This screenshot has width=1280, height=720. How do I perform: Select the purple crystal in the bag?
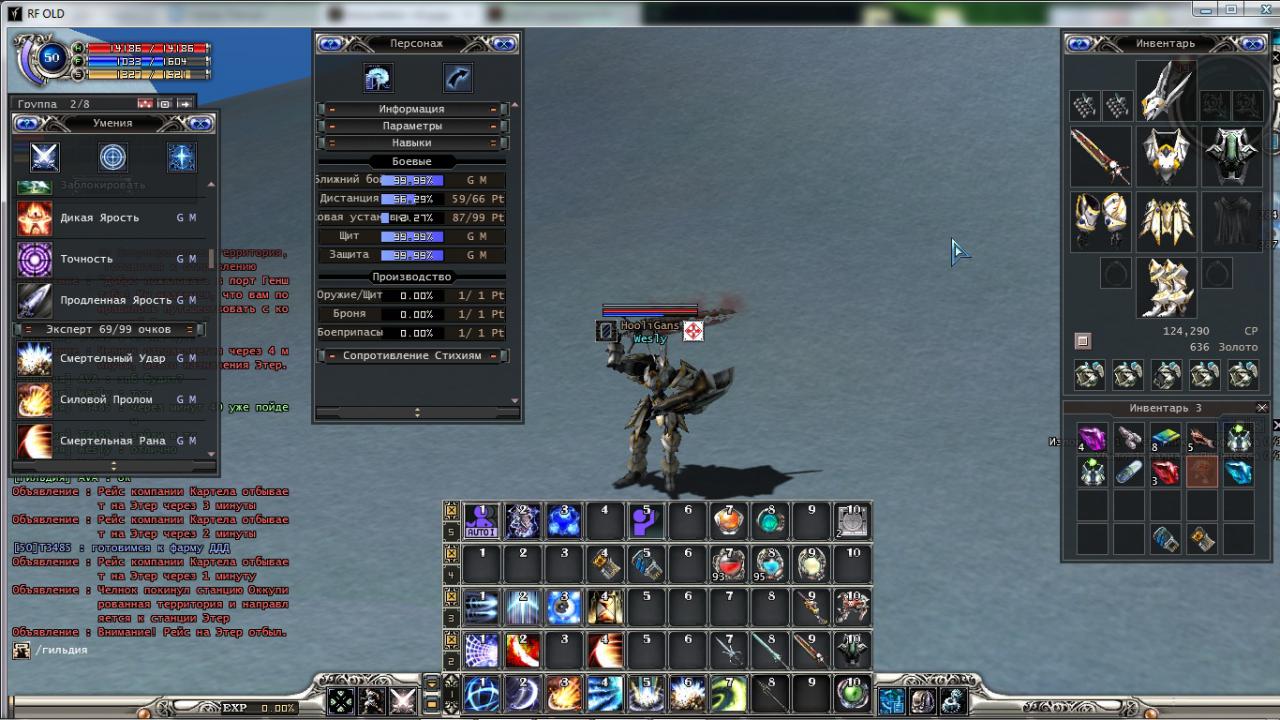click(1092, 439)
